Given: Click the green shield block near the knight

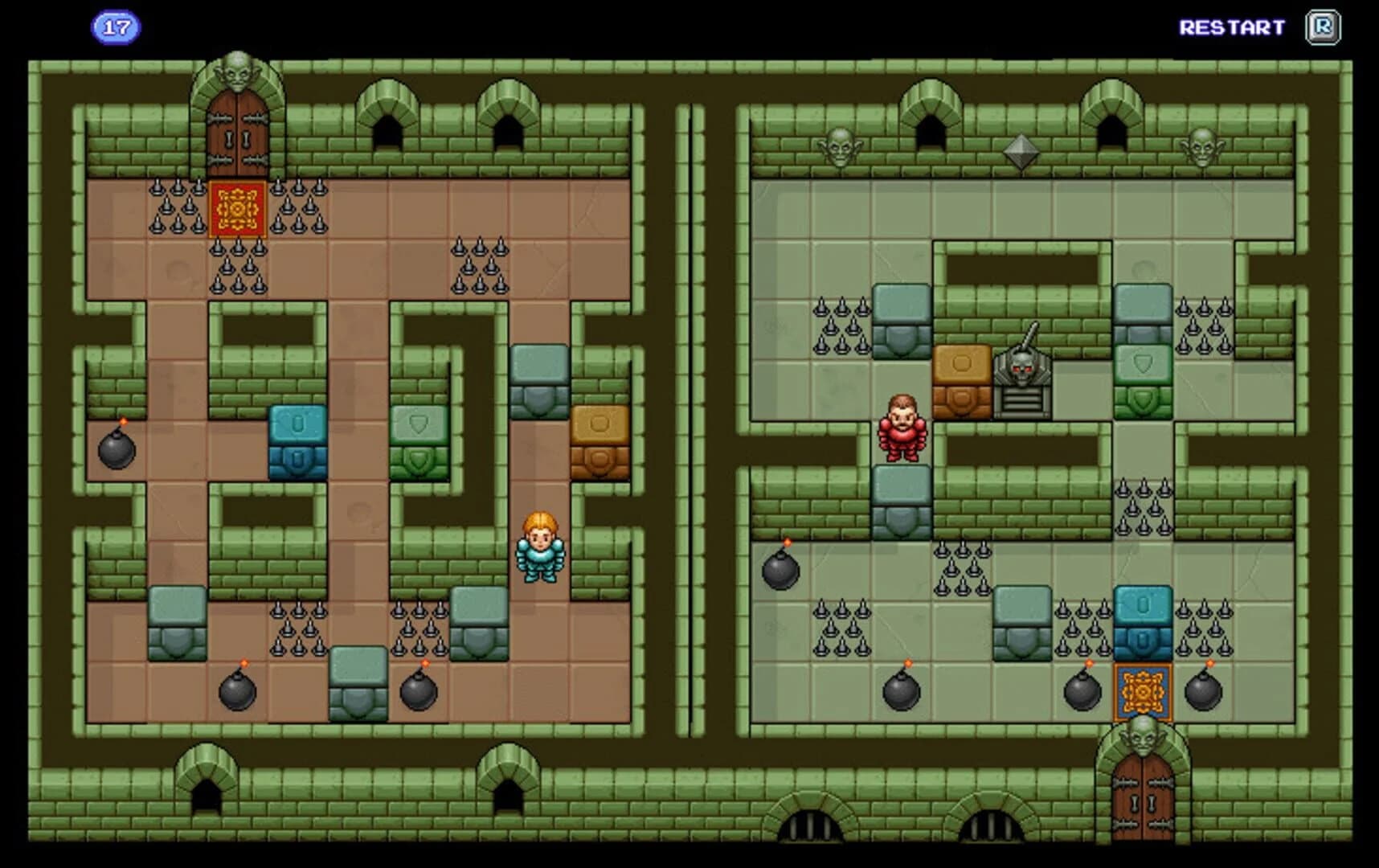Looking at the screenshot, I should coord(418,440).
